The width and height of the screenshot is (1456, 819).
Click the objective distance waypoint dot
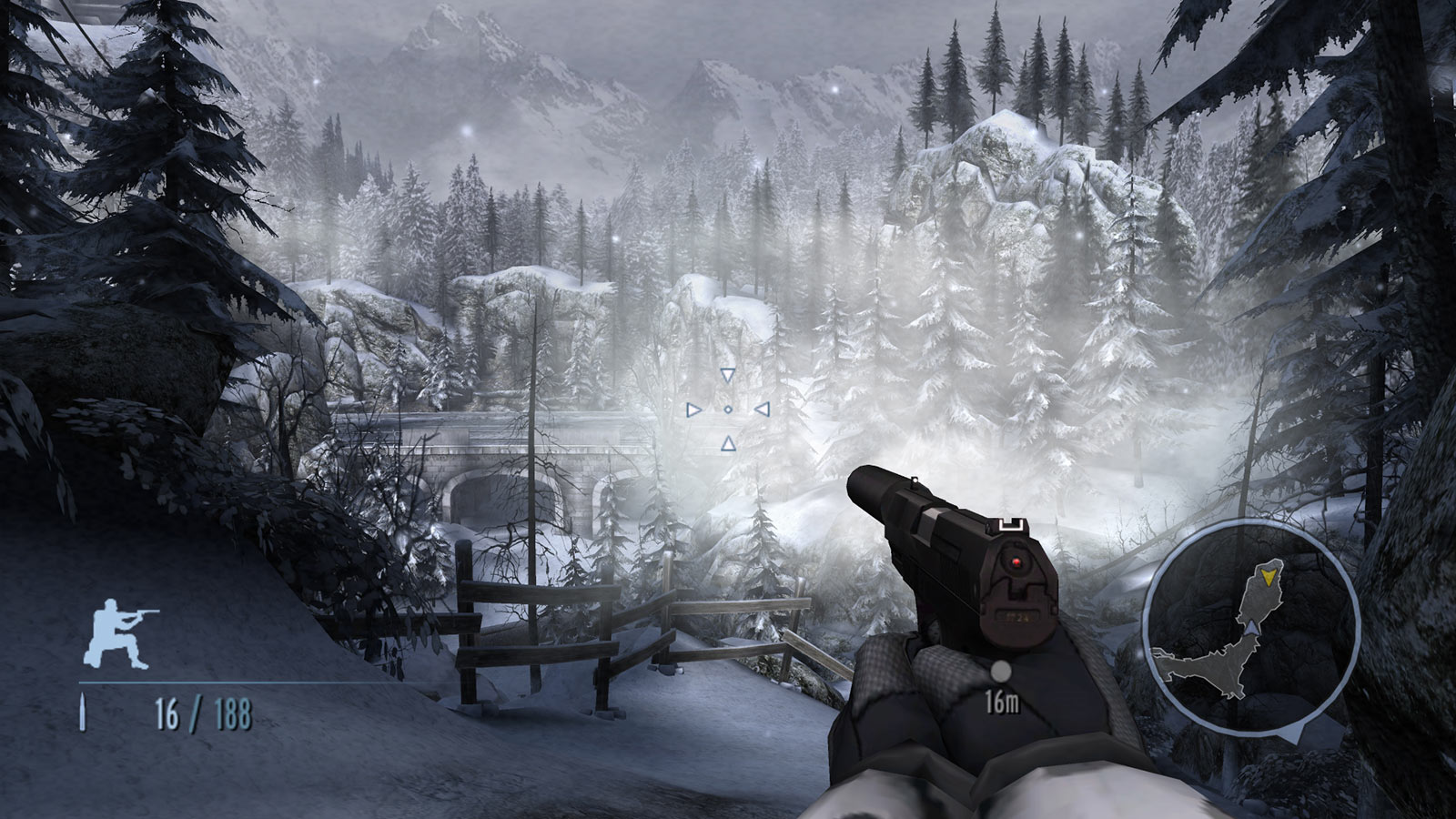coord(1000,672)
